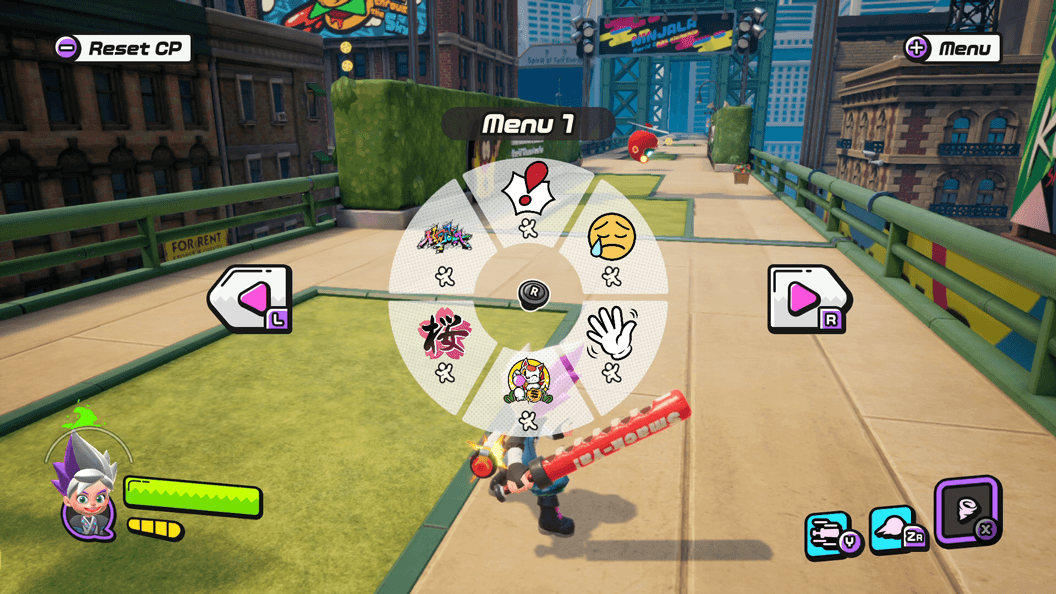Open the Menu button

[952, 48]
